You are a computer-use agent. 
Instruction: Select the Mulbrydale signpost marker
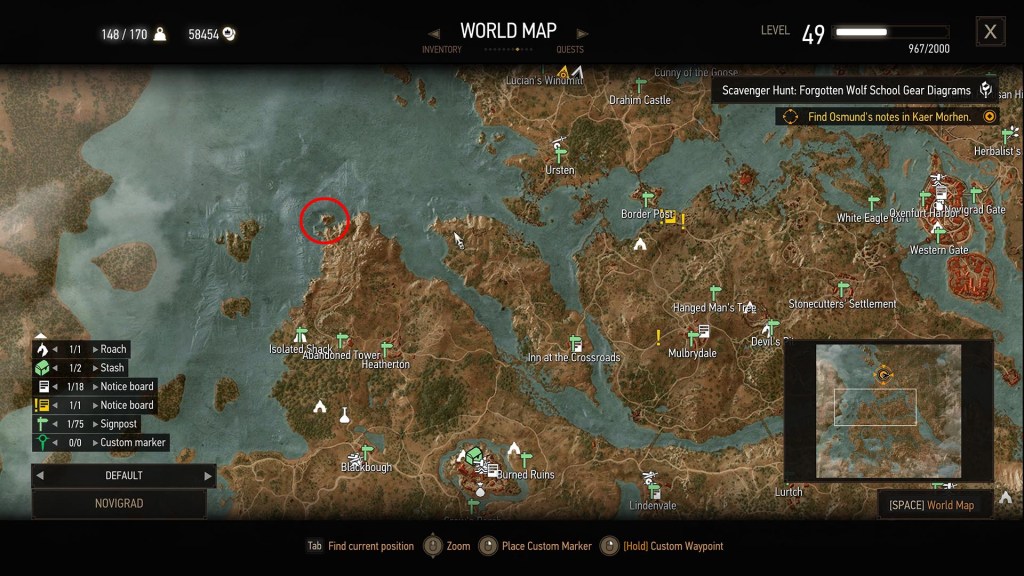click(x=692, y=338)
